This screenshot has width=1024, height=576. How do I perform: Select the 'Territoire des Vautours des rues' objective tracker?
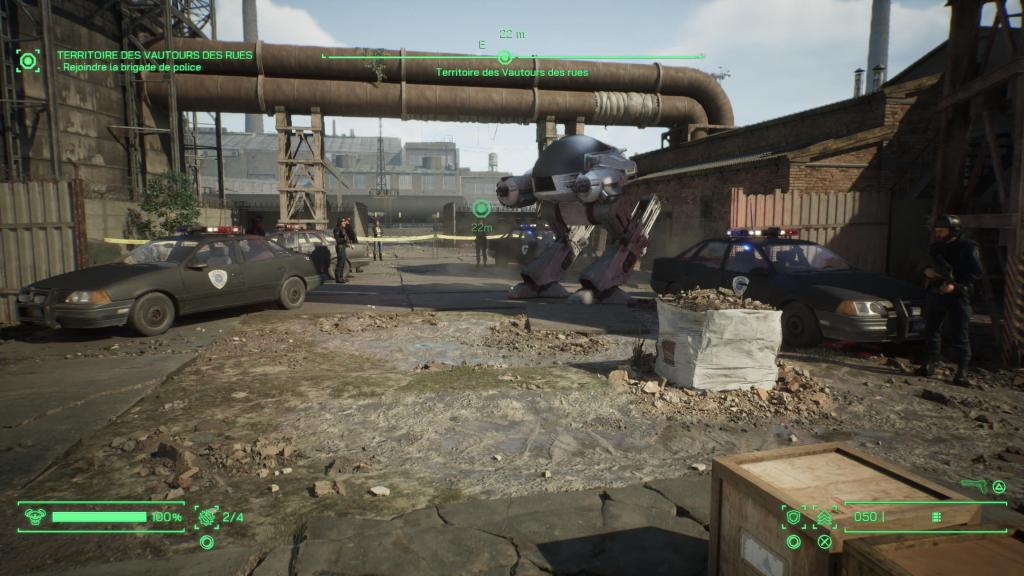[154, 55]
